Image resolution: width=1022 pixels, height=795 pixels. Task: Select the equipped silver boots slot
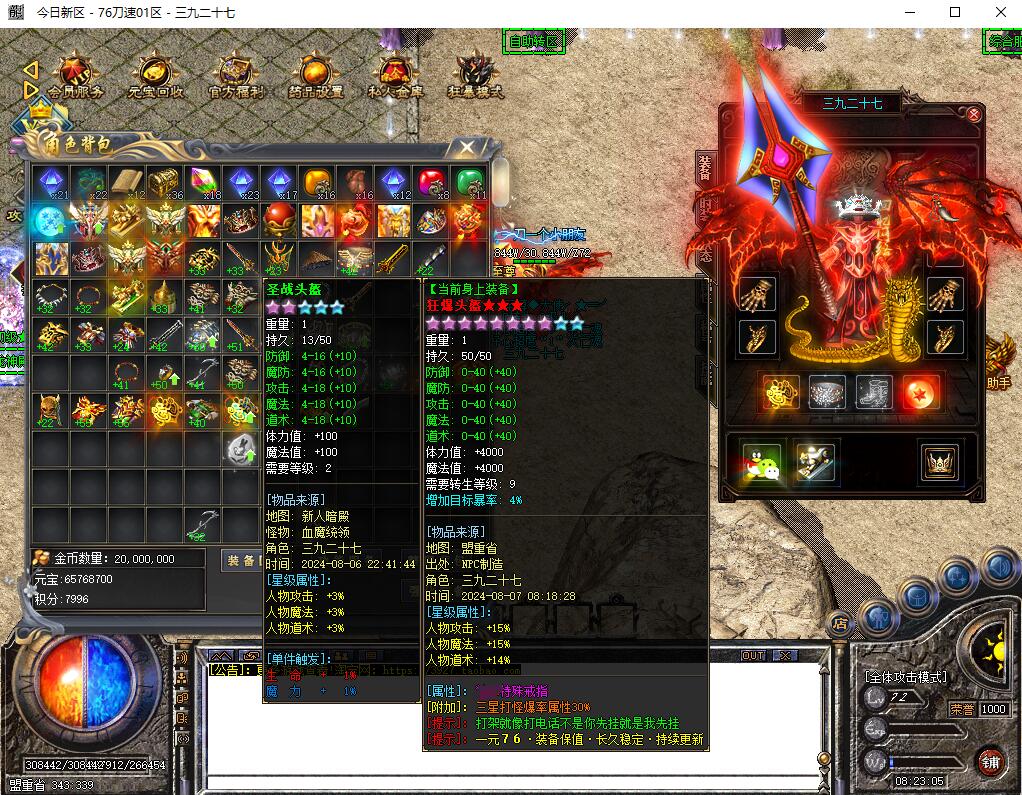click(x=872, y=393)
